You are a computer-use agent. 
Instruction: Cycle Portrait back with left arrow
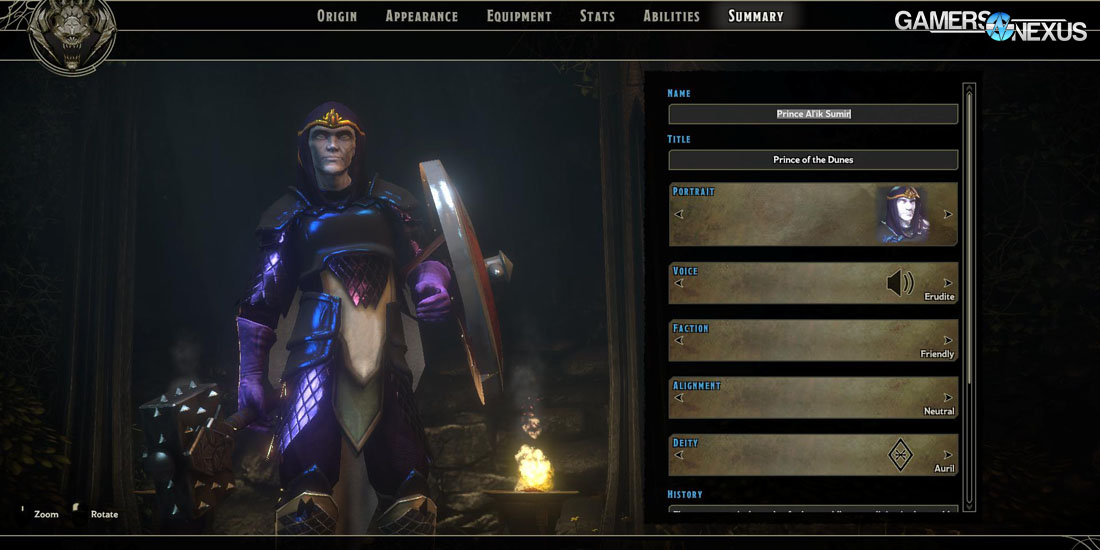[679, 214]
